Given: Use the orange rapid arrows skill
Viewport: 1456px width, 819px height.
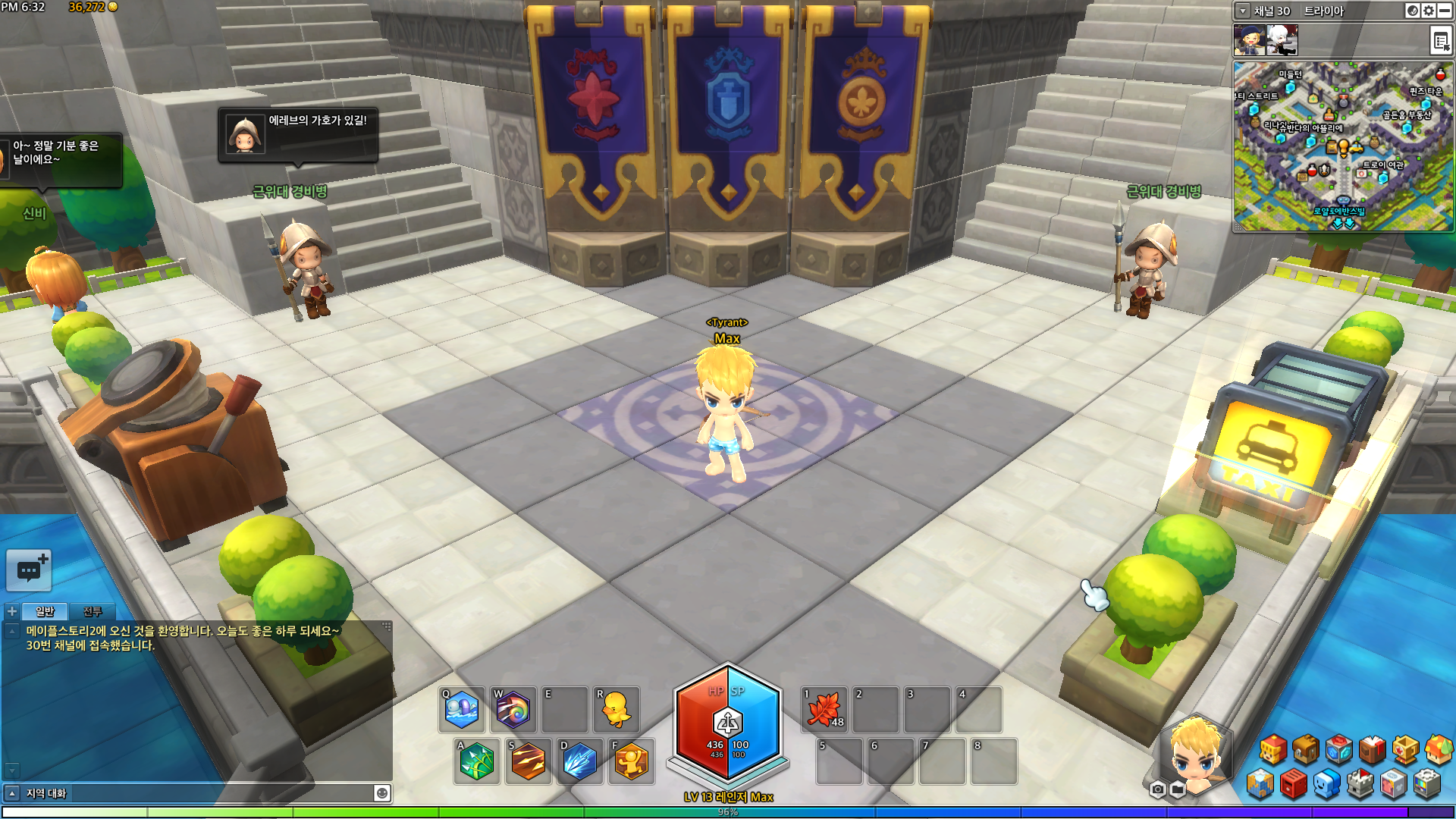Looking at the screenshot, I should [x=528, y=761].
